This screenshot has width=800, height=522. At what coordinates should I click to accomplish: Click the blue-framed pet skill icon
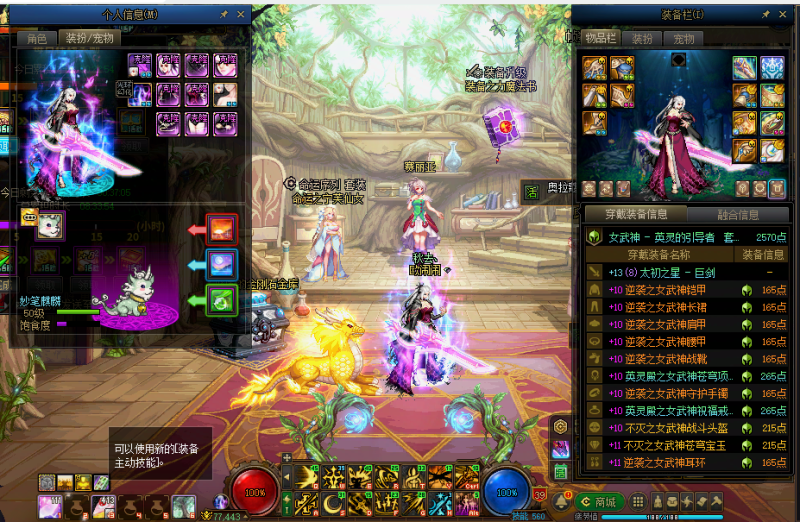tap(221, 264)
